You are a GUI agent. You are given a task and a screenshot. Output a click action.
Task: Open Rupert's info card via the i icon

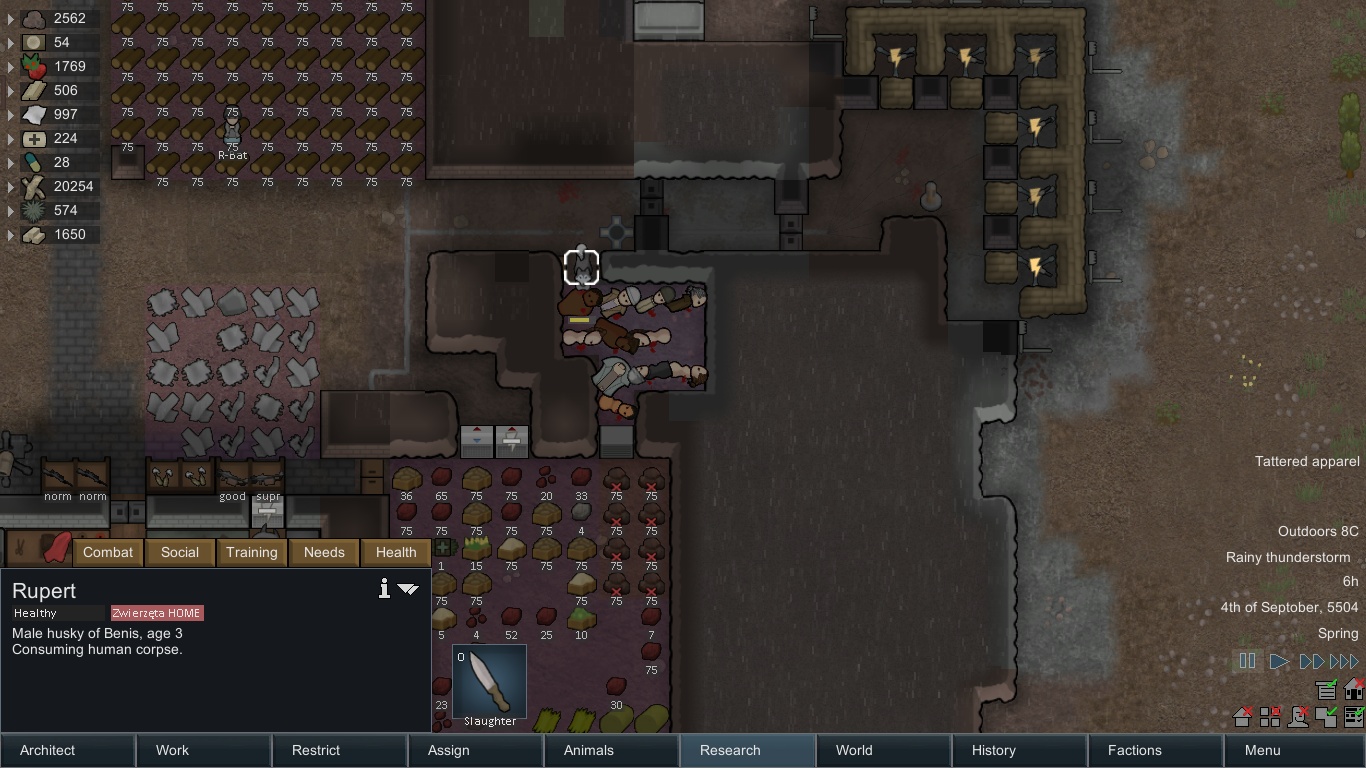(383, 589)
